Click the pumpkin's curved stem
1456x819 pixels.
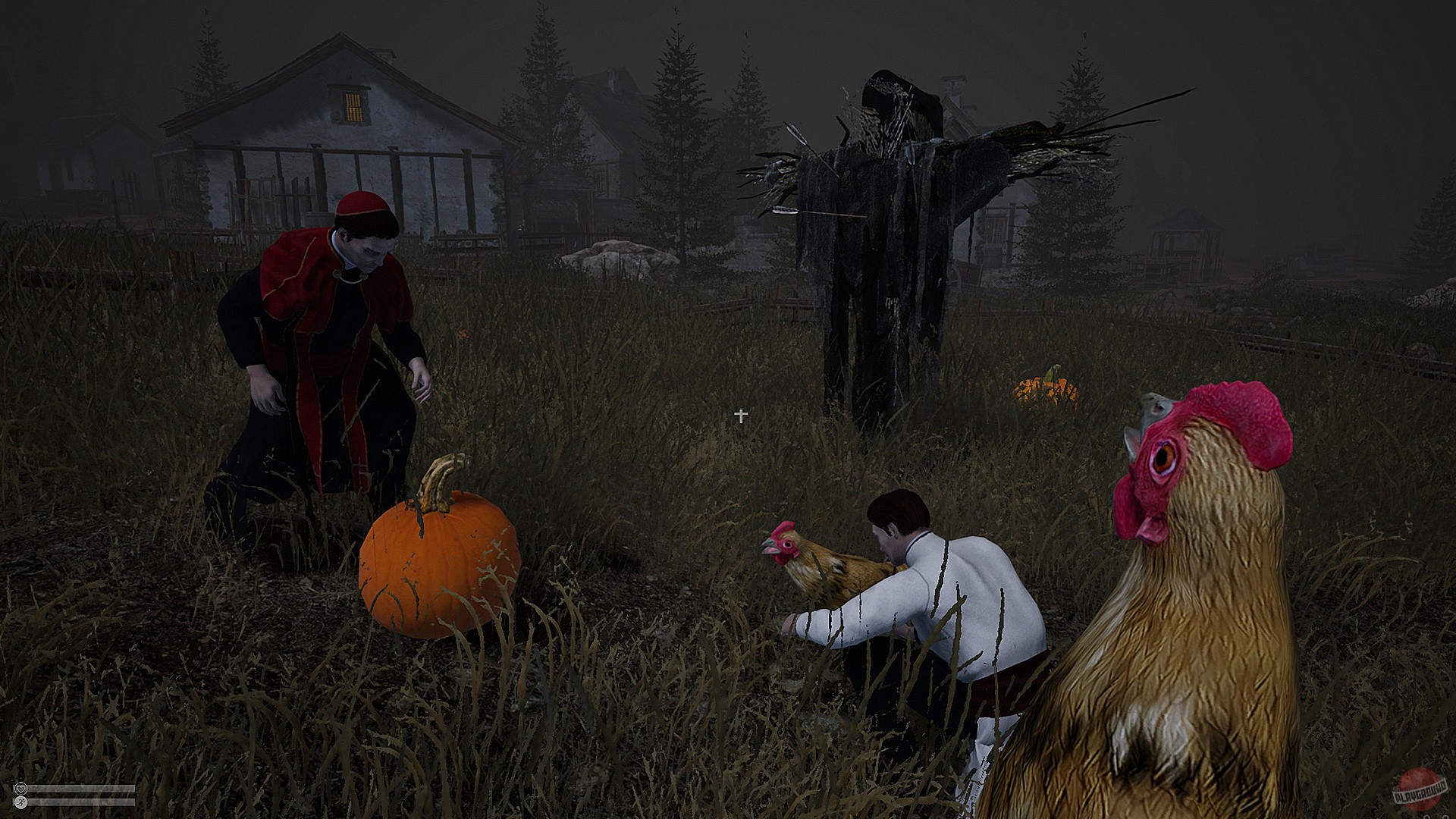[x=440, y=478]
